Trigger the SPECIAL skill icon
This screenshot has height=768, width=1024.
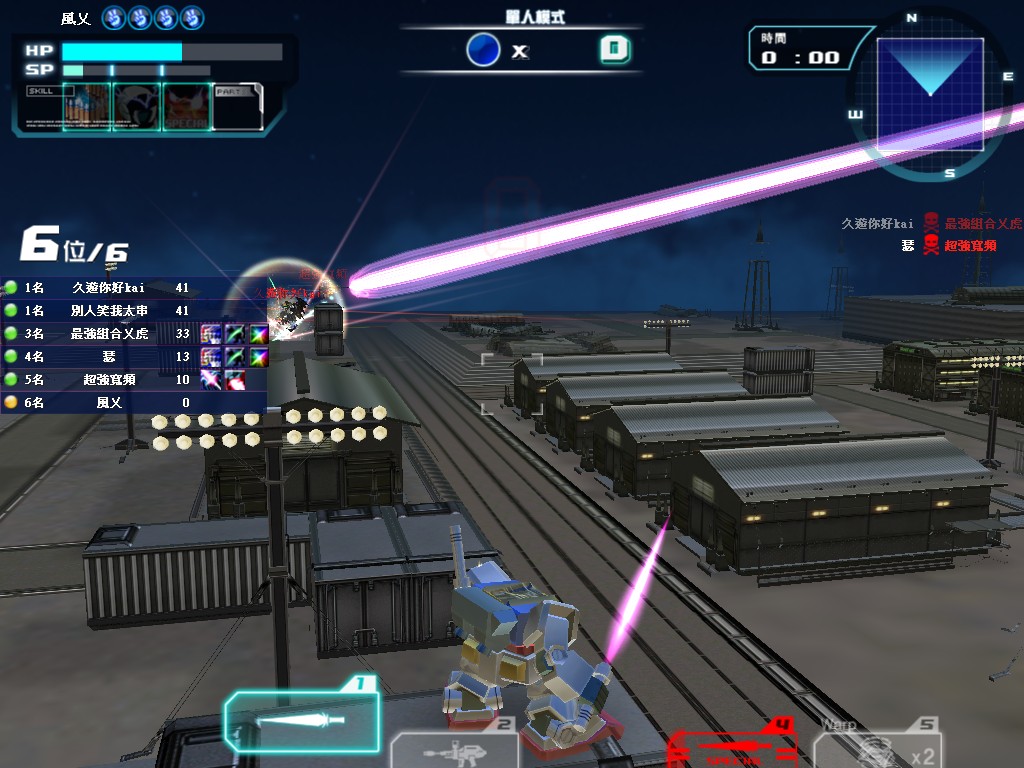tap(186, 106)
